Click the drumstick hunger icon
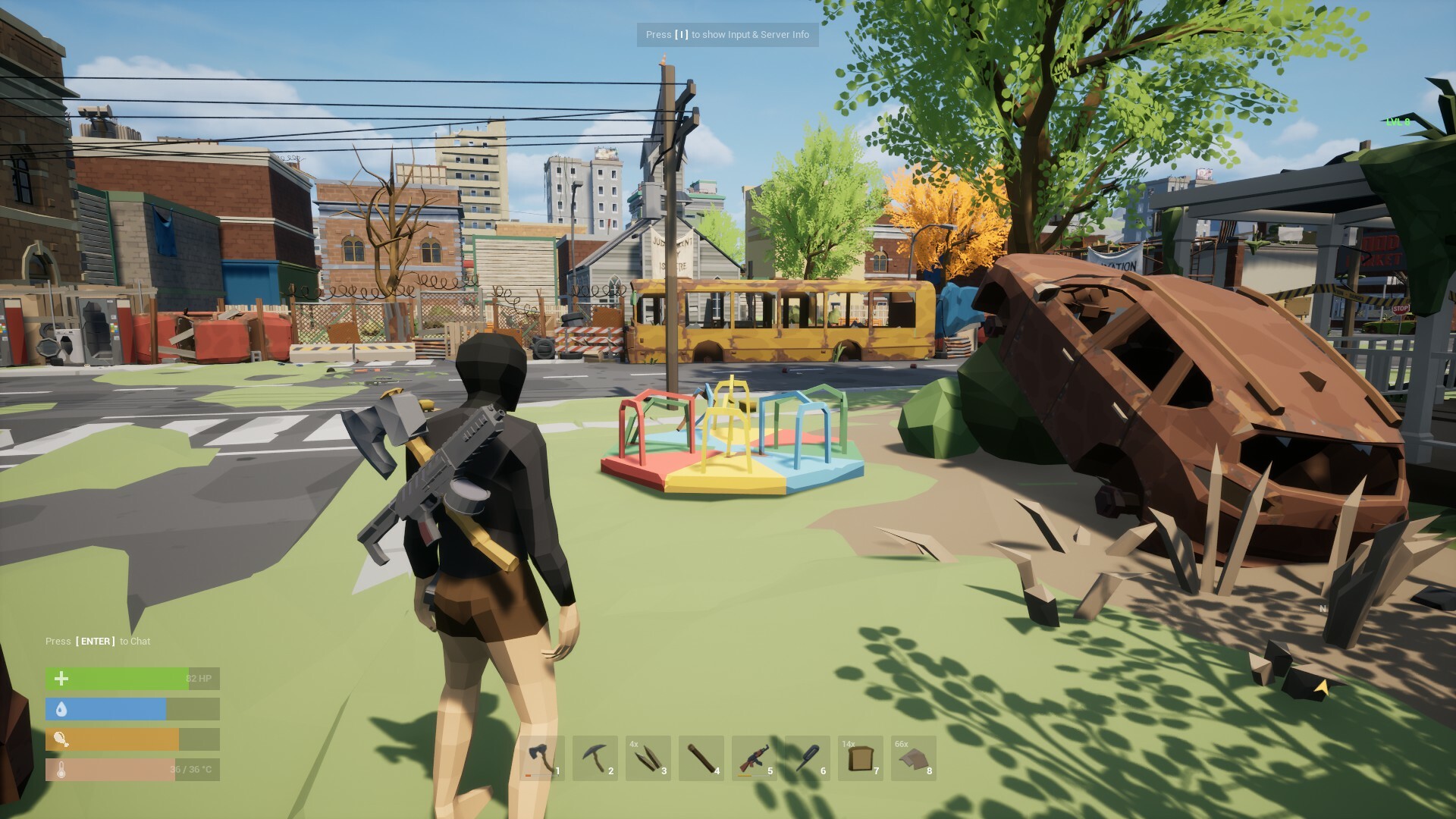 [60, 739]
